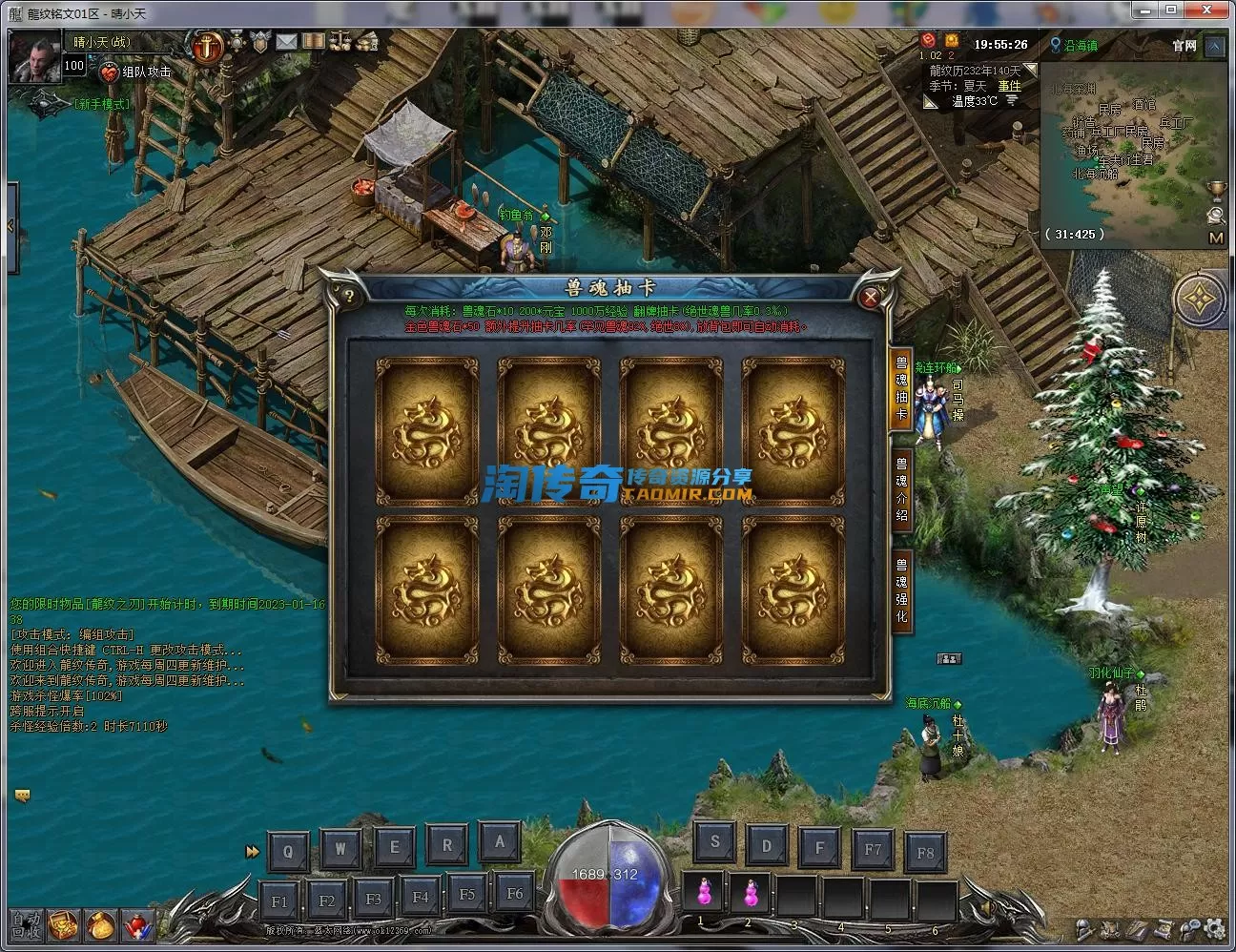Switch to the 兽魂强化 tab
The image size is (1236, 952).
pos(901,592)
